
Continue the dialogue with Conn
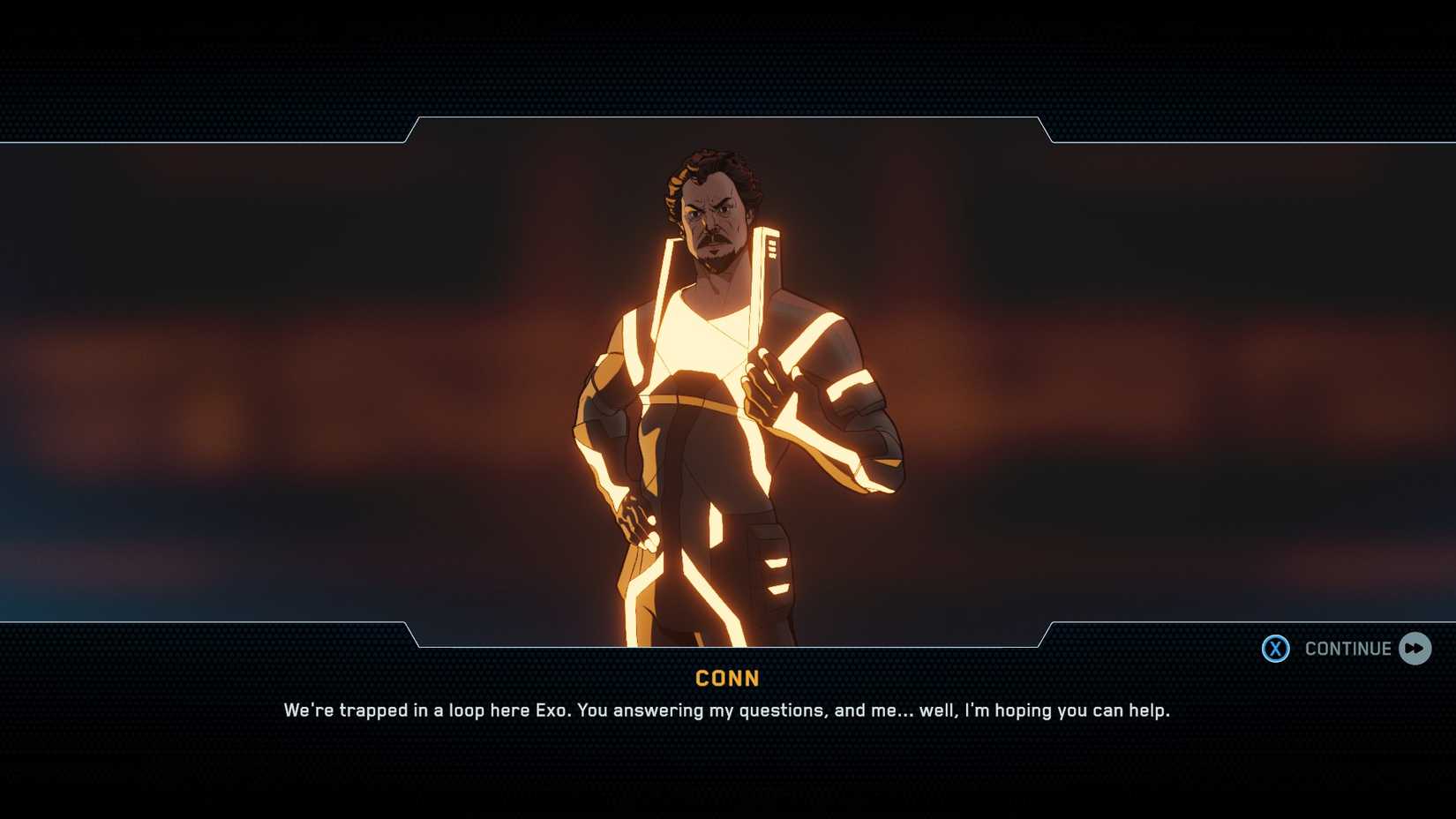[x=1347, y=649]
